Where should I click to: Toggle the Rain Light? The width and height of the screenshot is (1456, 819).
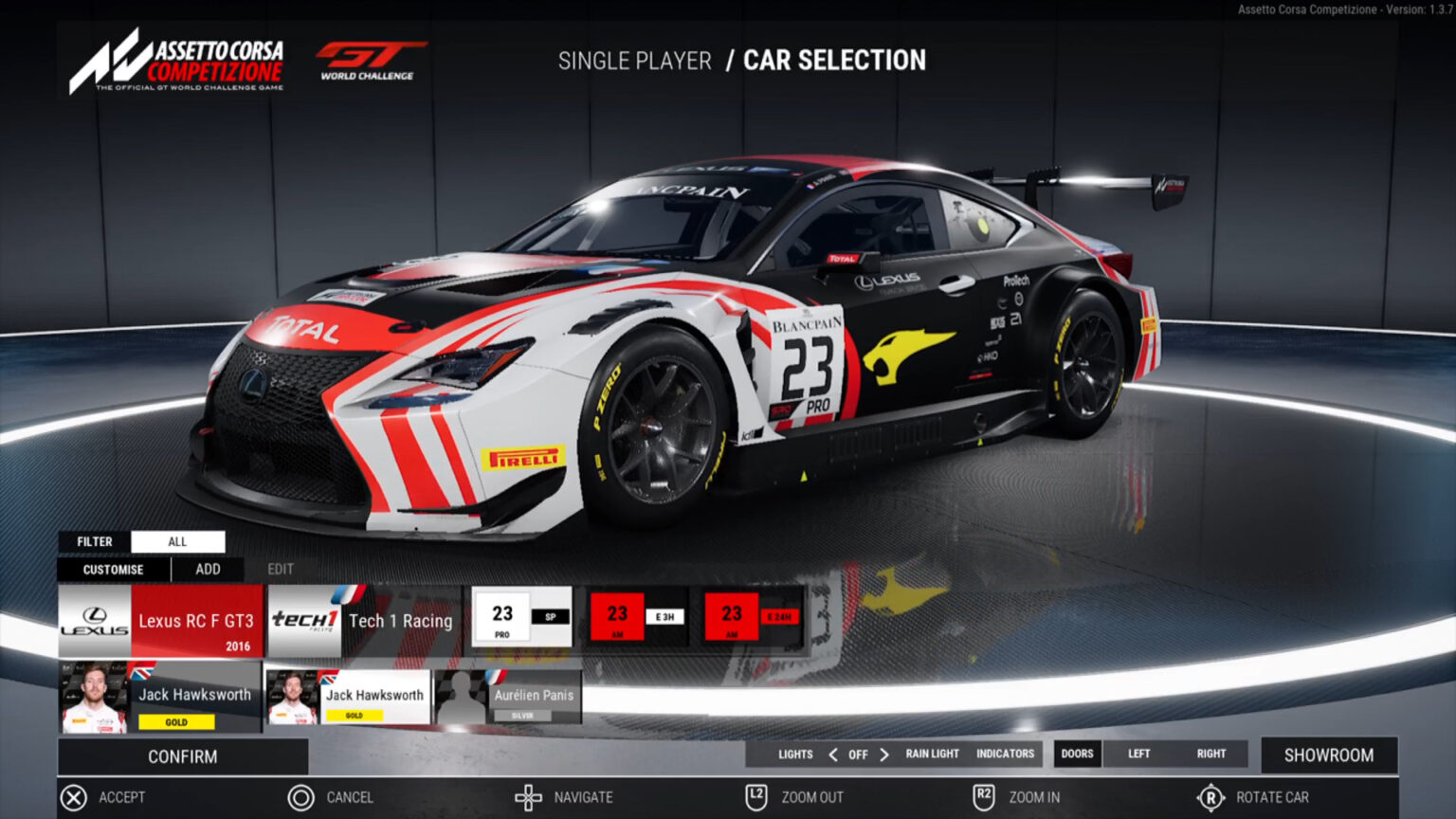pyautogui.click(x=932, y=755)
